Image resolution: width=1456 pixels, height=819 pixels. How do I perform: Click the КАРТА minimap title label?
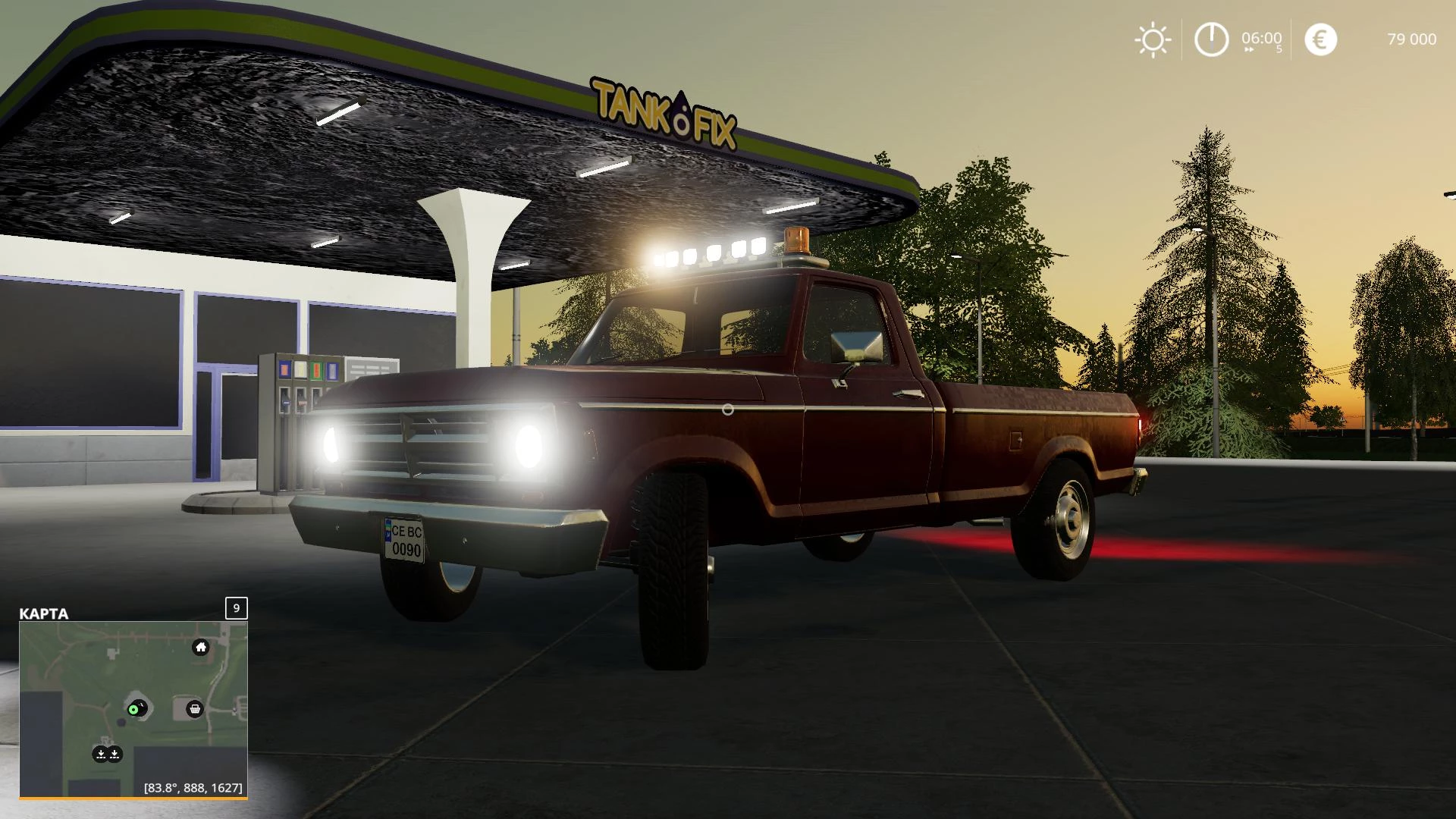pos(42,614)
